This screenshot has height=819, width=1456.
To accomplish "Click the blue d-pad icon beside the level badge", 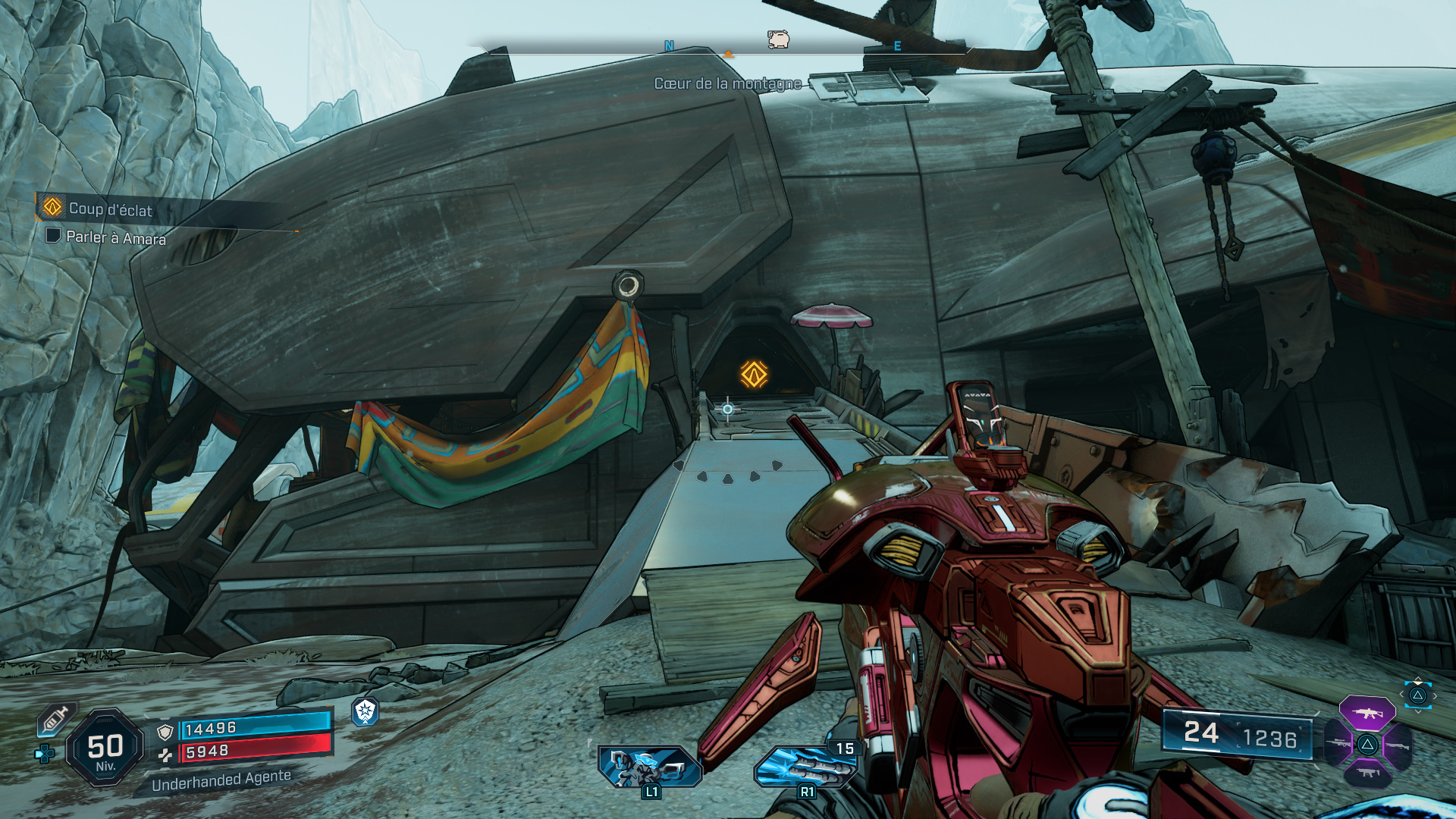I will point(44,754).
